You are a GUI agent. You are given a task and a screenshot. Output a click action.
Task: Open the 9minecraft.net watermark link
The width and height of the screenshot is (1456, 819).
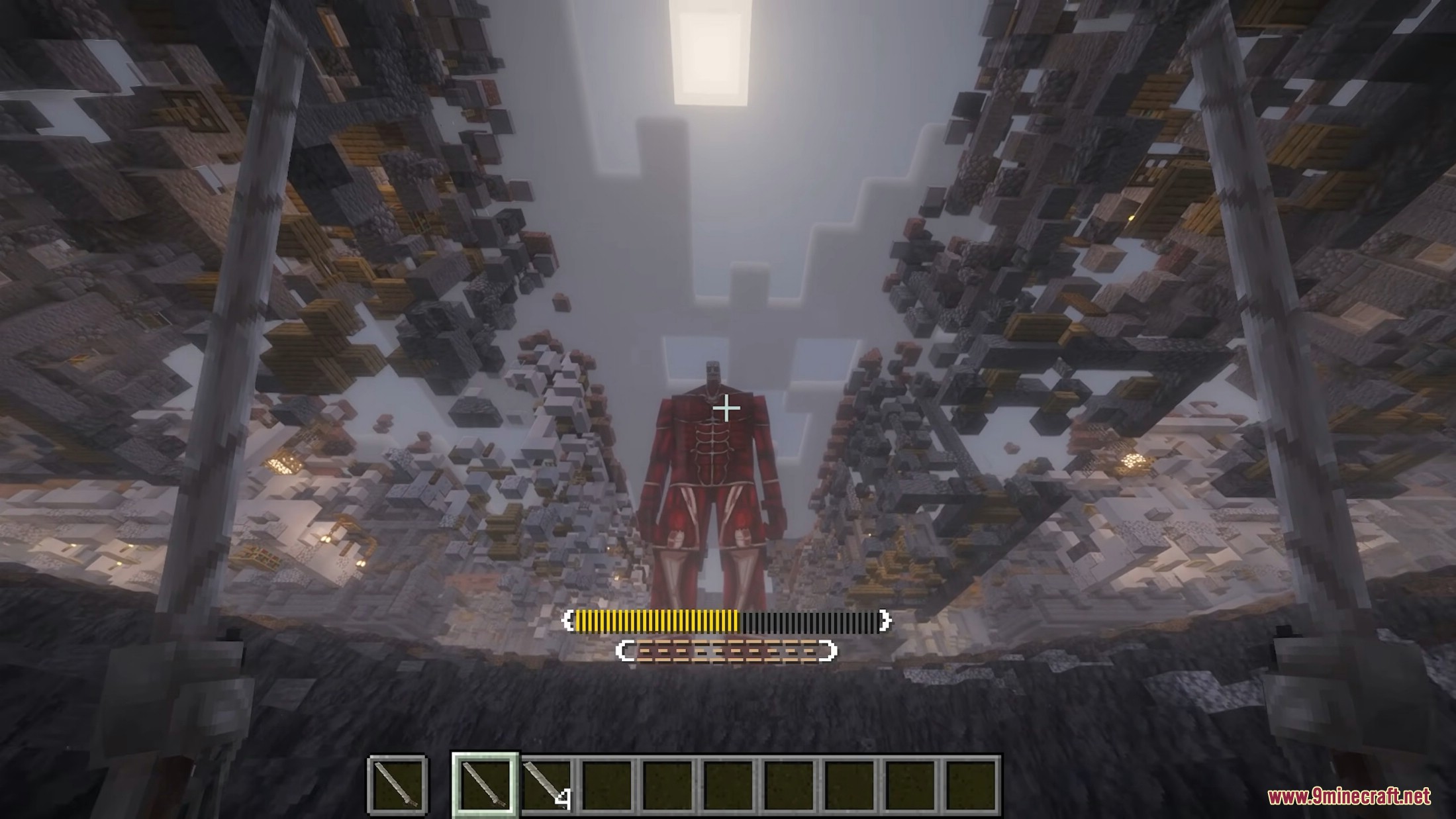pos(1349,796)
